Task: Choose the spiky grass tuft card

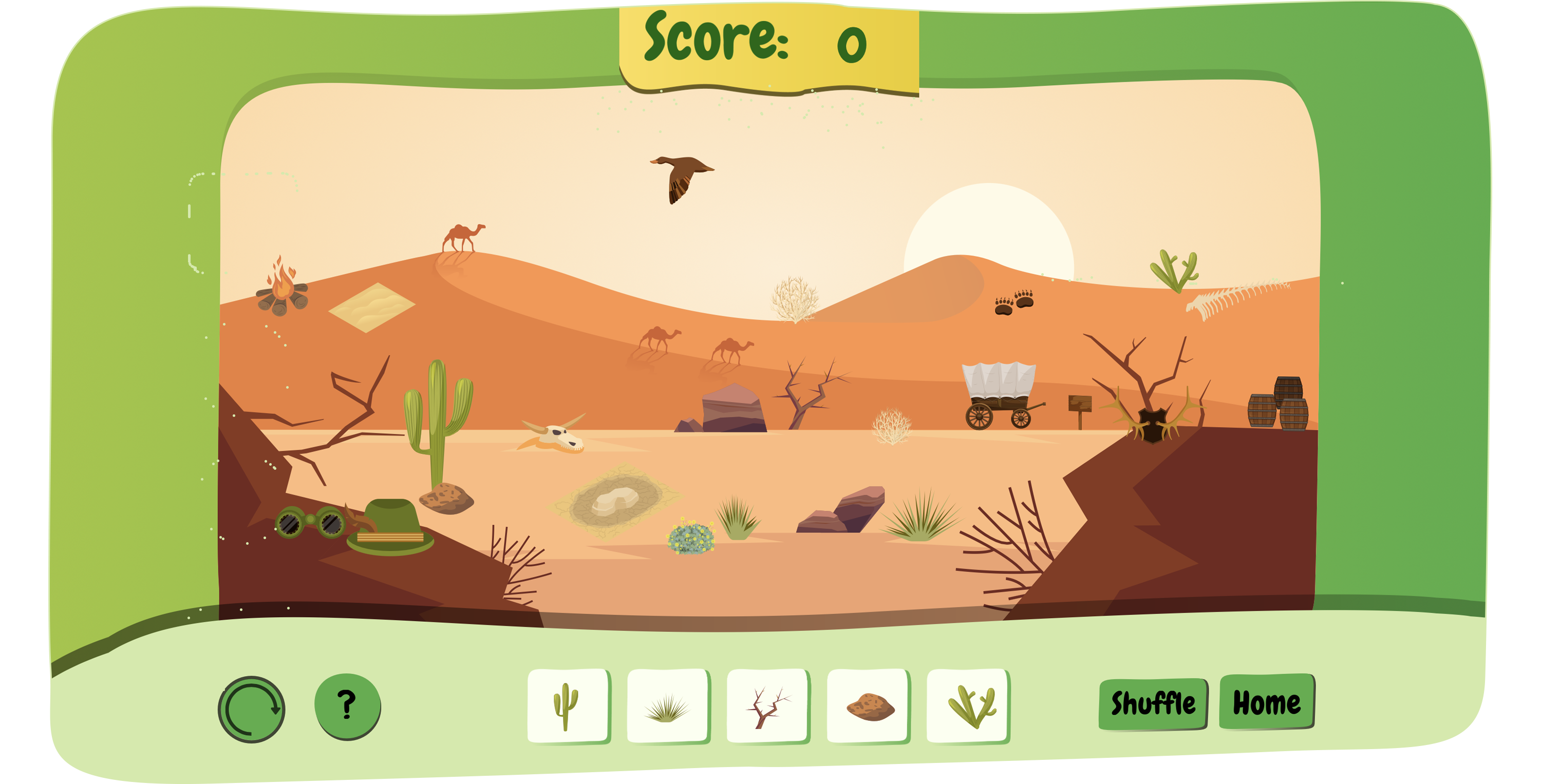Action: [668, 707]
